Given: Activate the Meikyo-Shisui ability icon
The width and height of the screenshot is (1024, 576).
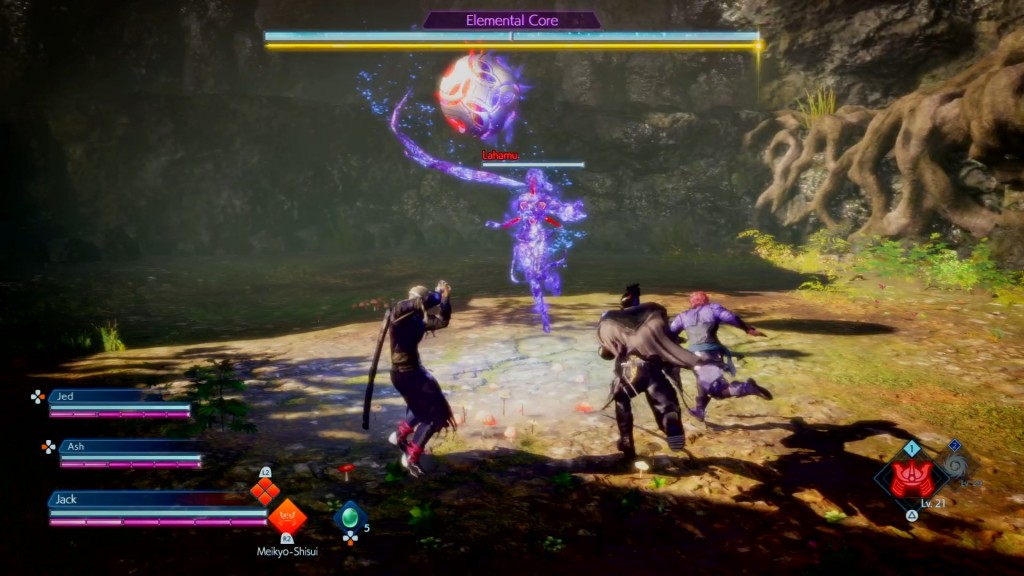Looking at the screenshot, I should [287, 517].
